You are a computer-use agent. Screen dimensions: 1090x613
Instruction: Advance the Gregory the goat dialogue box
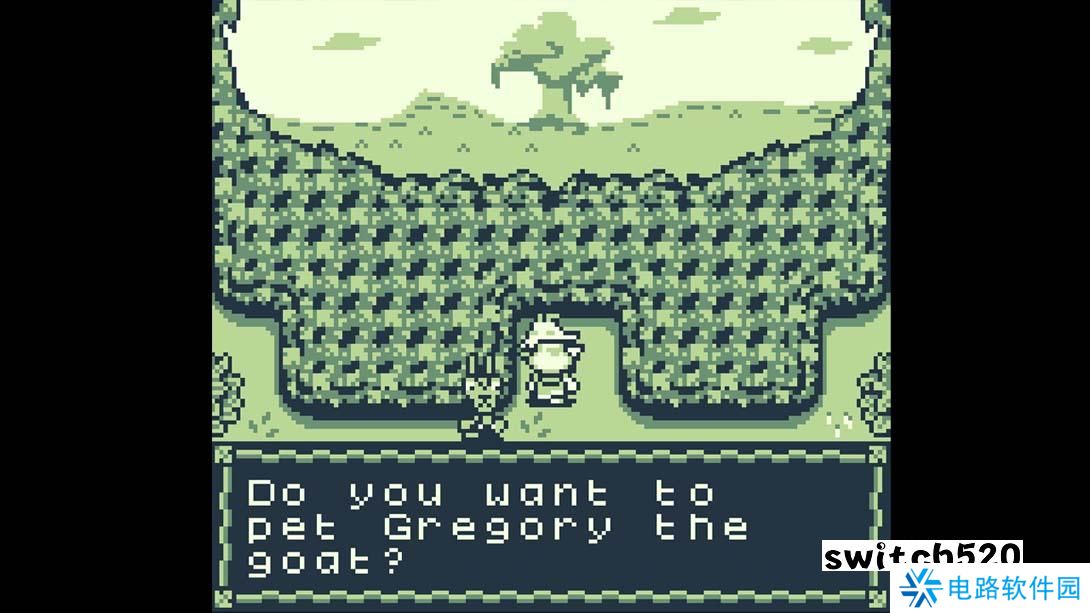tap(550, 525)
